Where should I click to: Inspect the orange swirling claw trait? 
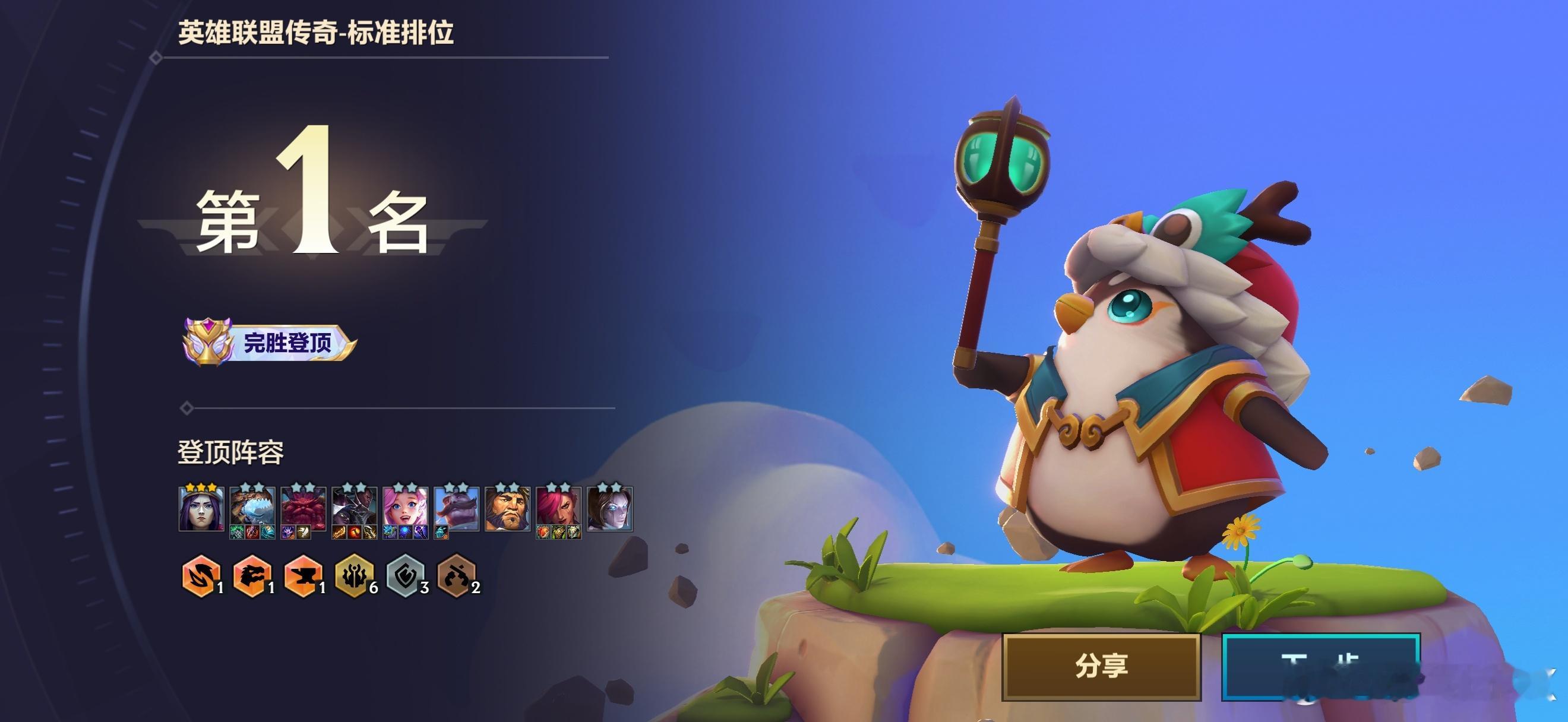200,575
